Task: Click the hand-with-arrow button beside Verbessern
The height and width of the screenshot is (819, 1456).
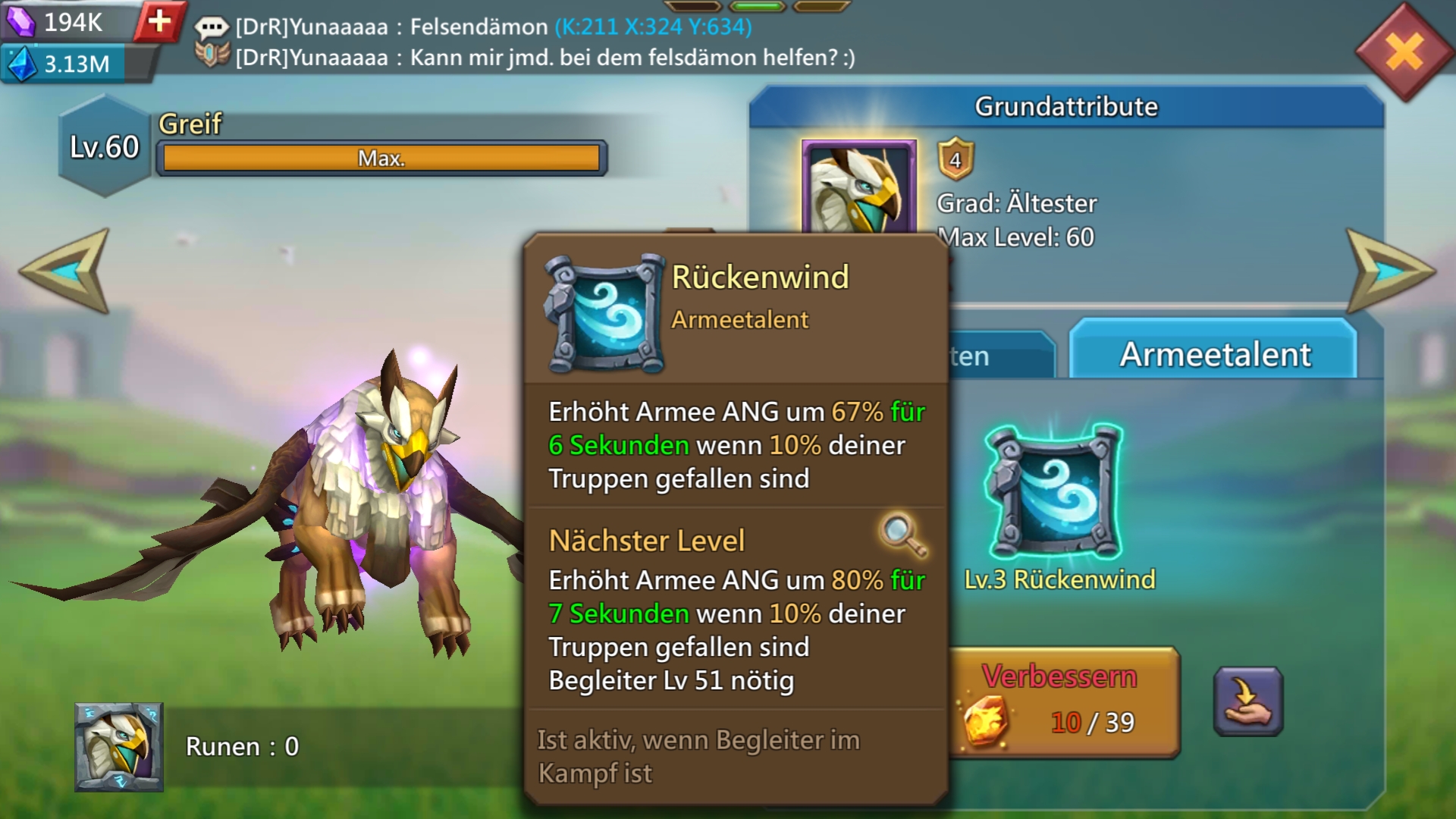Action: click(1247, 701)
